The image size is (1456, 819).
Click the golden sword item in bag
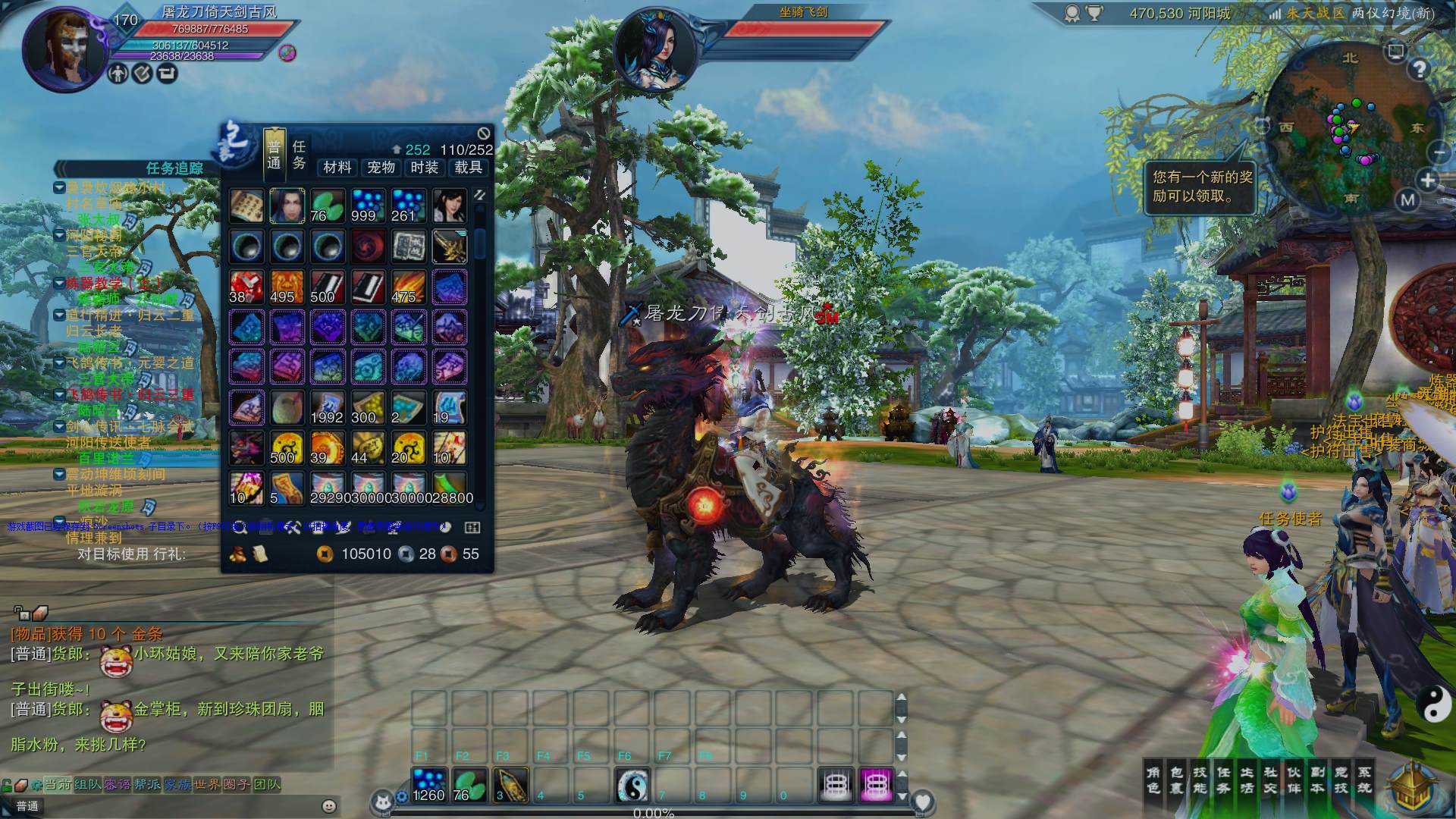click(x=449, y=246)
